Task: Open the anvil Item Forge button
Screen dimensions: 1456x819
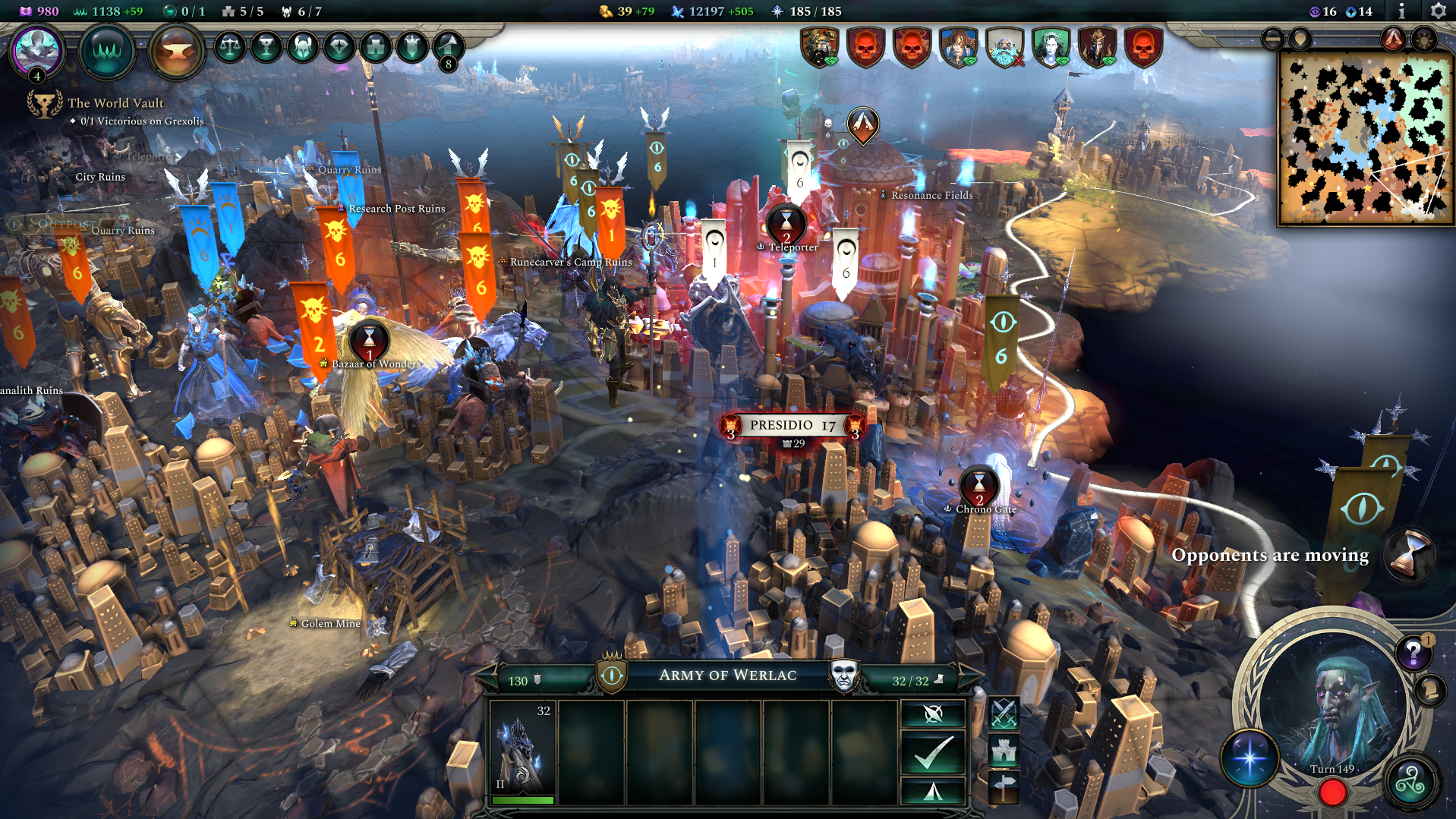Action: [176, 52]
